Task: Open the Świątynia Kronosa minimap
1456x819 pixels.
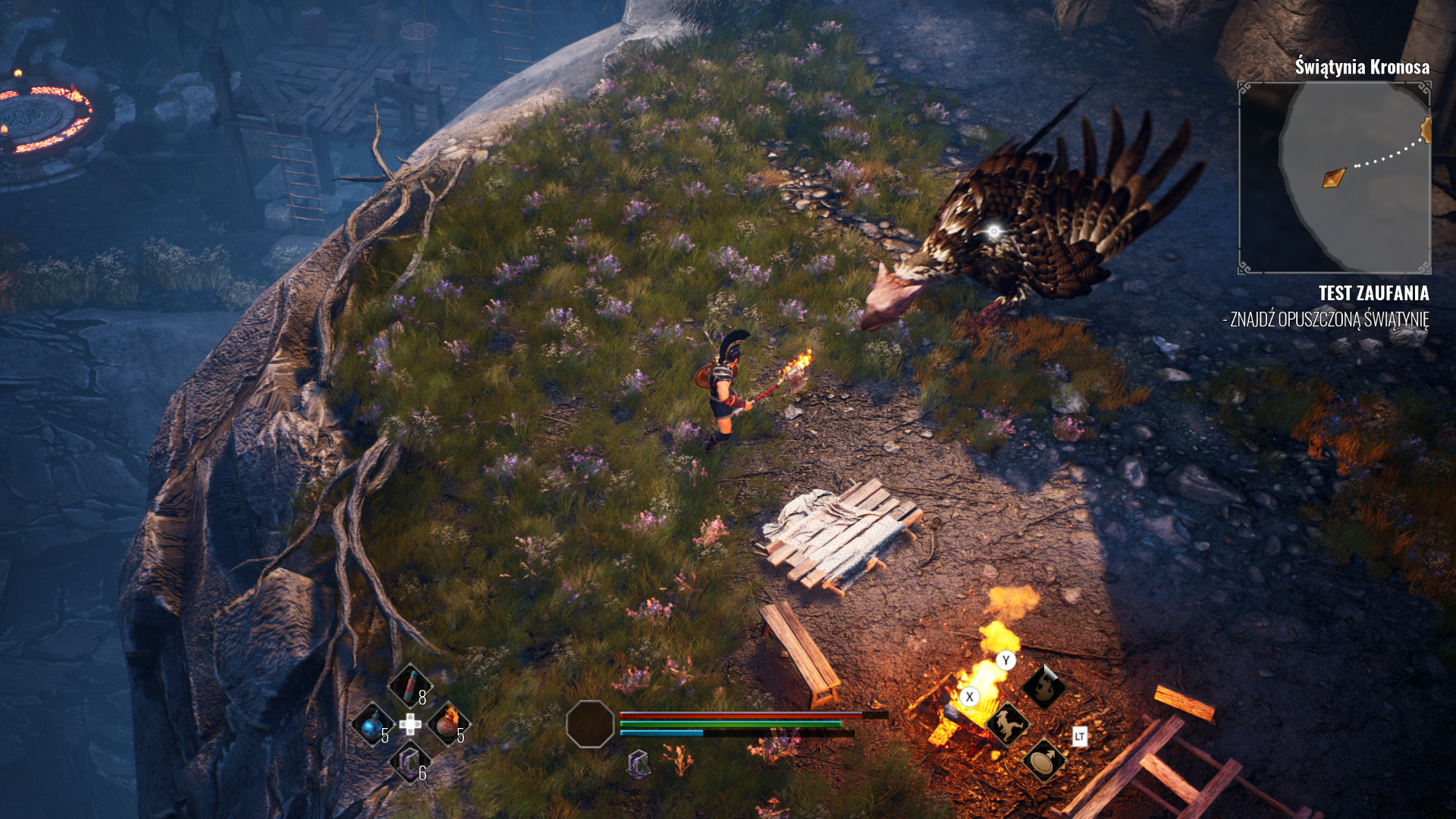Action: coord(1334,177)
